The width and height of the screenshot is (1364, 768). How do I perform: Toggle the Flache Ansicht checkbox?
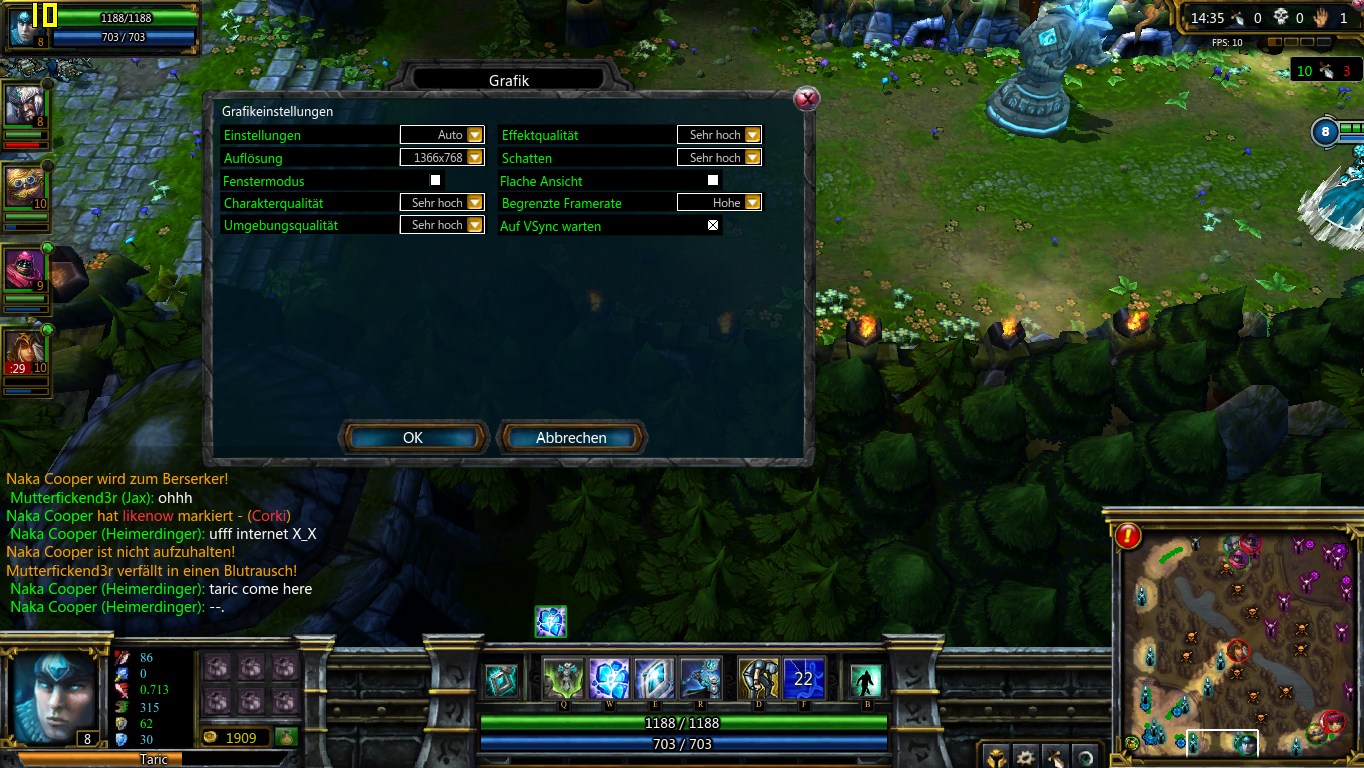point(713,180)
